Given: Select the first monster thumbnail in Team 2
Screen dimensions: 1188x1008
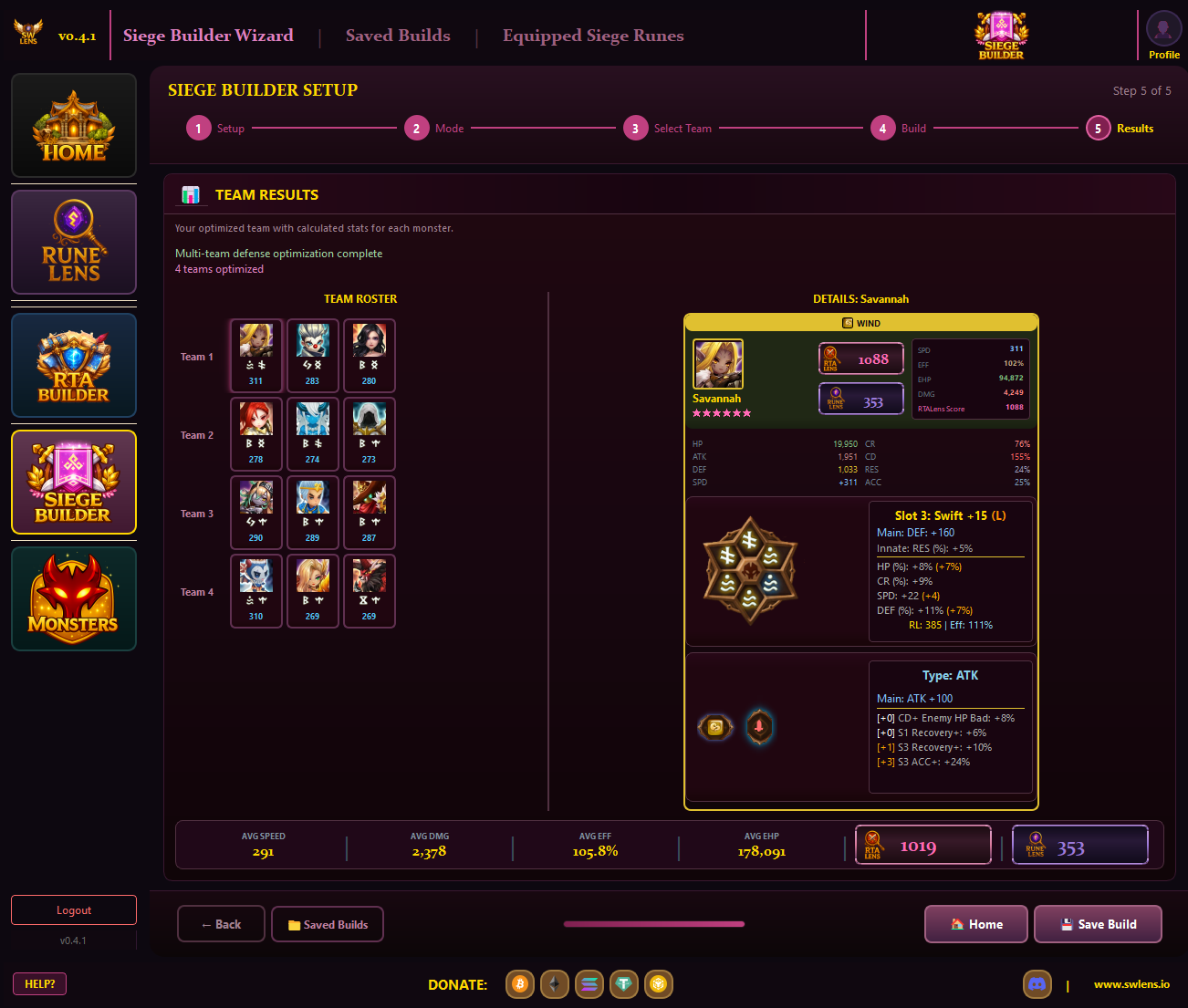Looking at the screenshot, I should point(256,434).
